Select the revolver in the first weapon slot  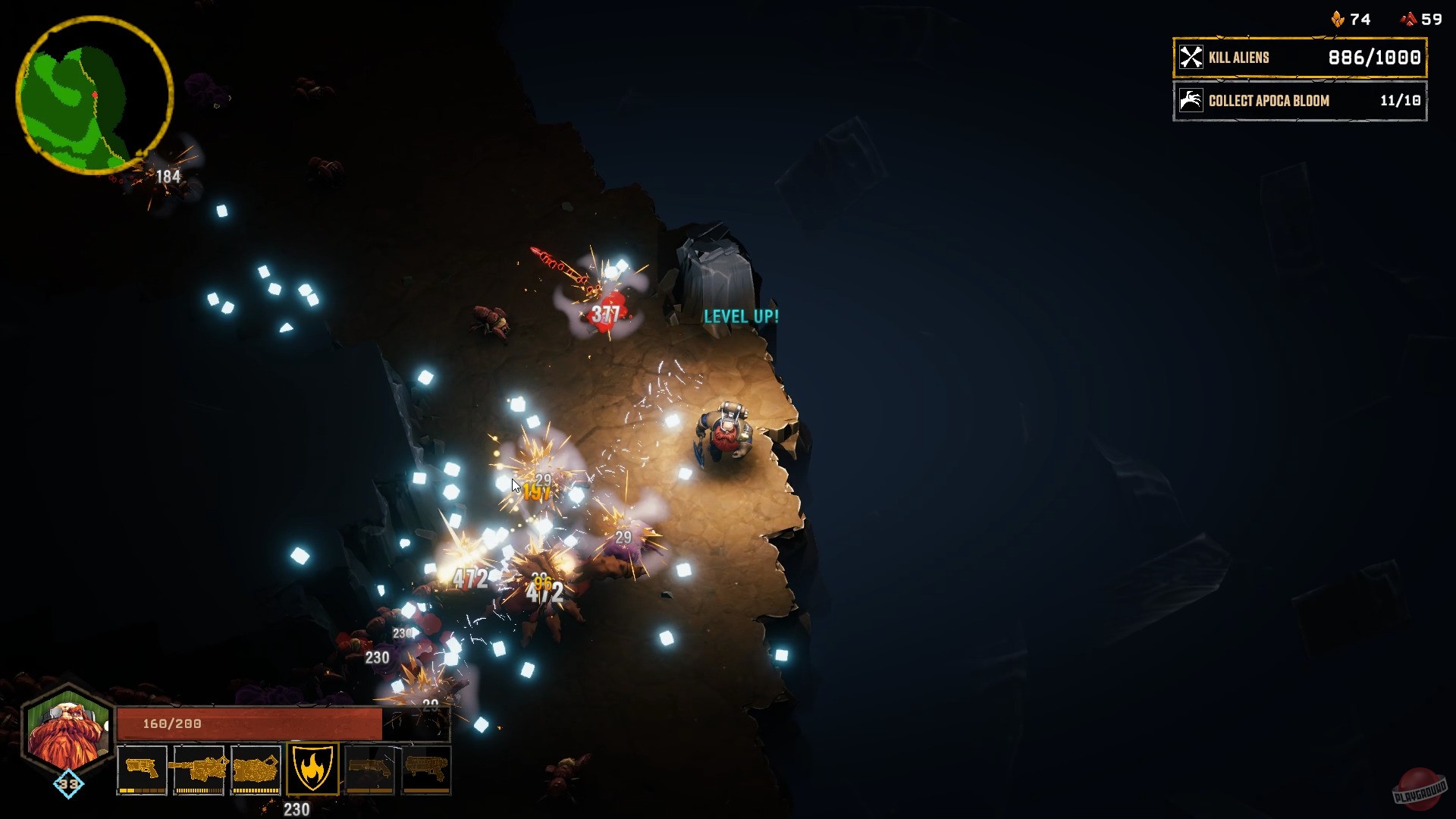(141, 768)
